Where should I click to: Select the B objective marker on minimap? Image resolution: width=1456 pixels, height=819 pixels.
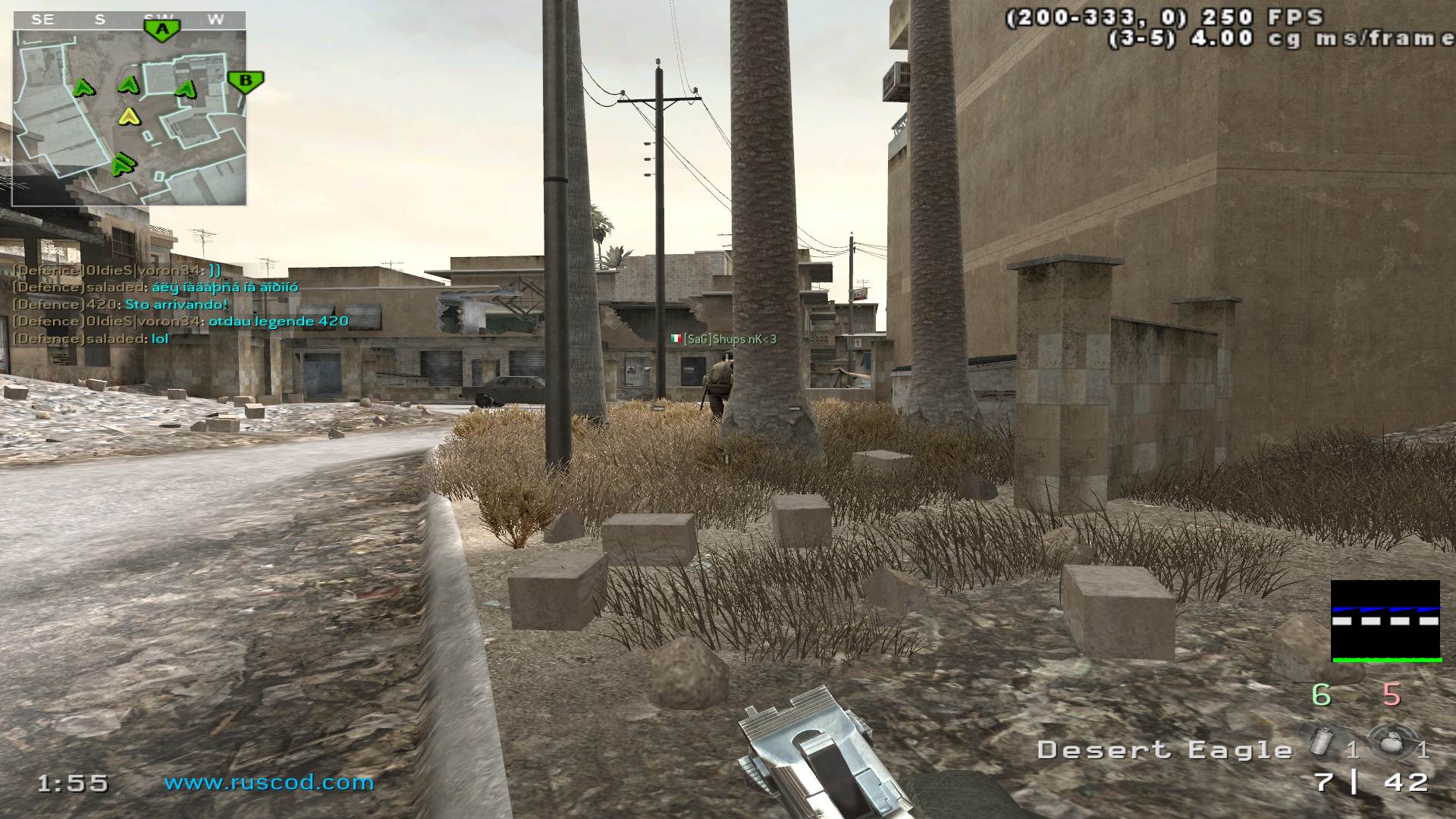245,81
